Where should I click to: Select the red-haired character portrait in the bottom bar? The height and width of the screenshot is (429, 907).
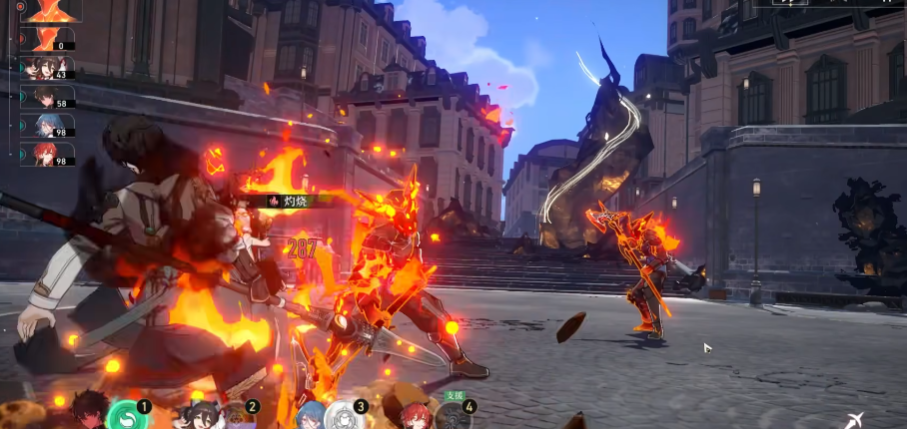(x=416, y=415)
